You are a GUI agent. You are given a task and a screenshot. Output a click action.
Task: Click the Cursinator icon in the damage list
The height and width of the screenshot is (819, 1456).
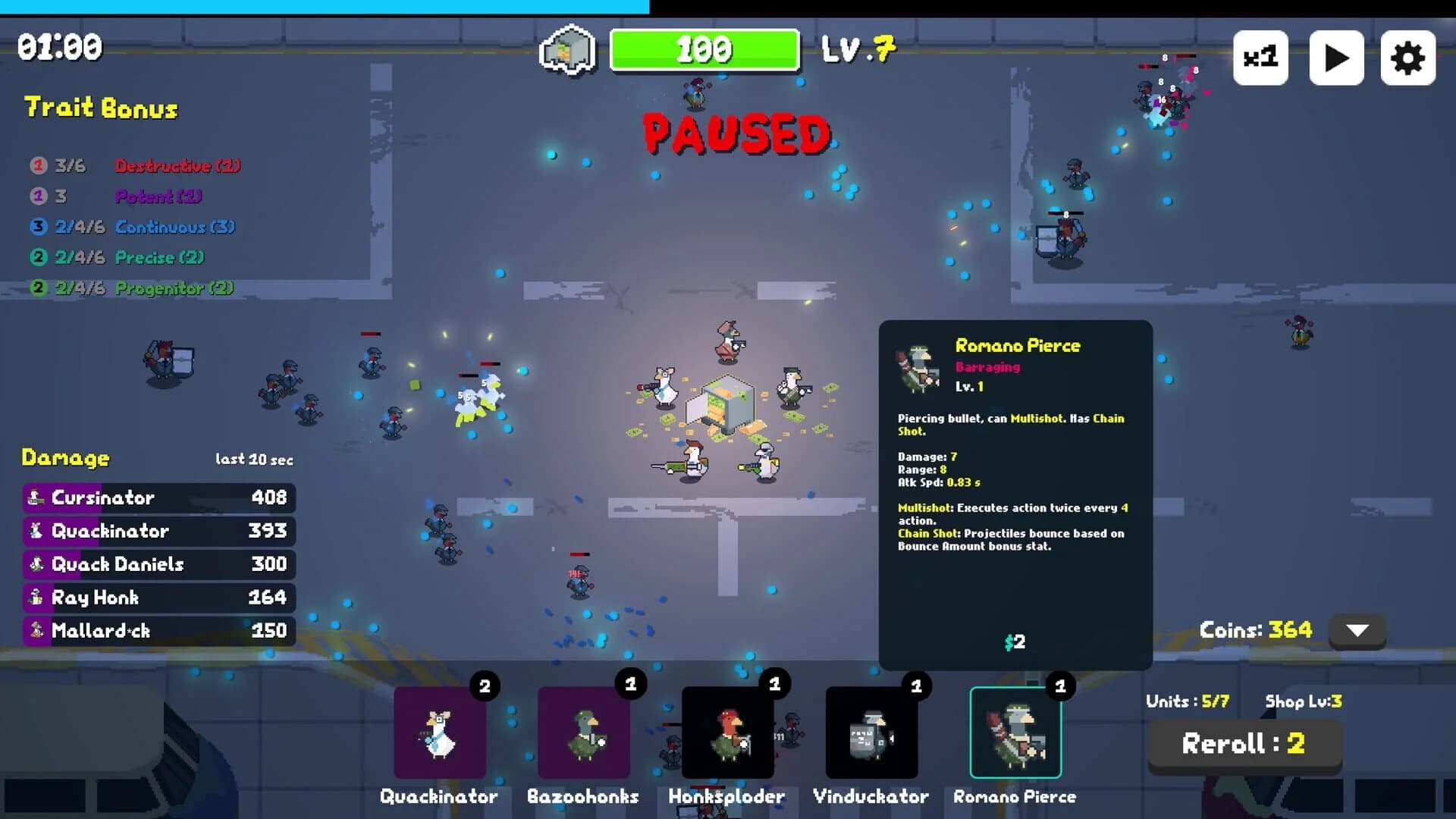pyautogui.click(x=34, y=498)
